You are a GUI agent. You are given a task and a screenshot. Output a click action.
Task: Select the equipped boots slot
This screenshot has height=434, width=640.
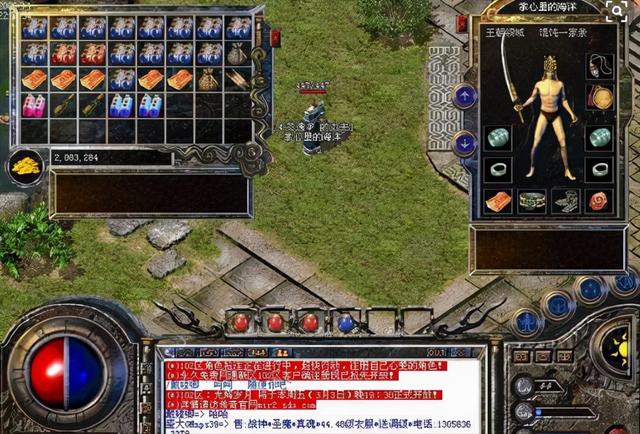566,200
